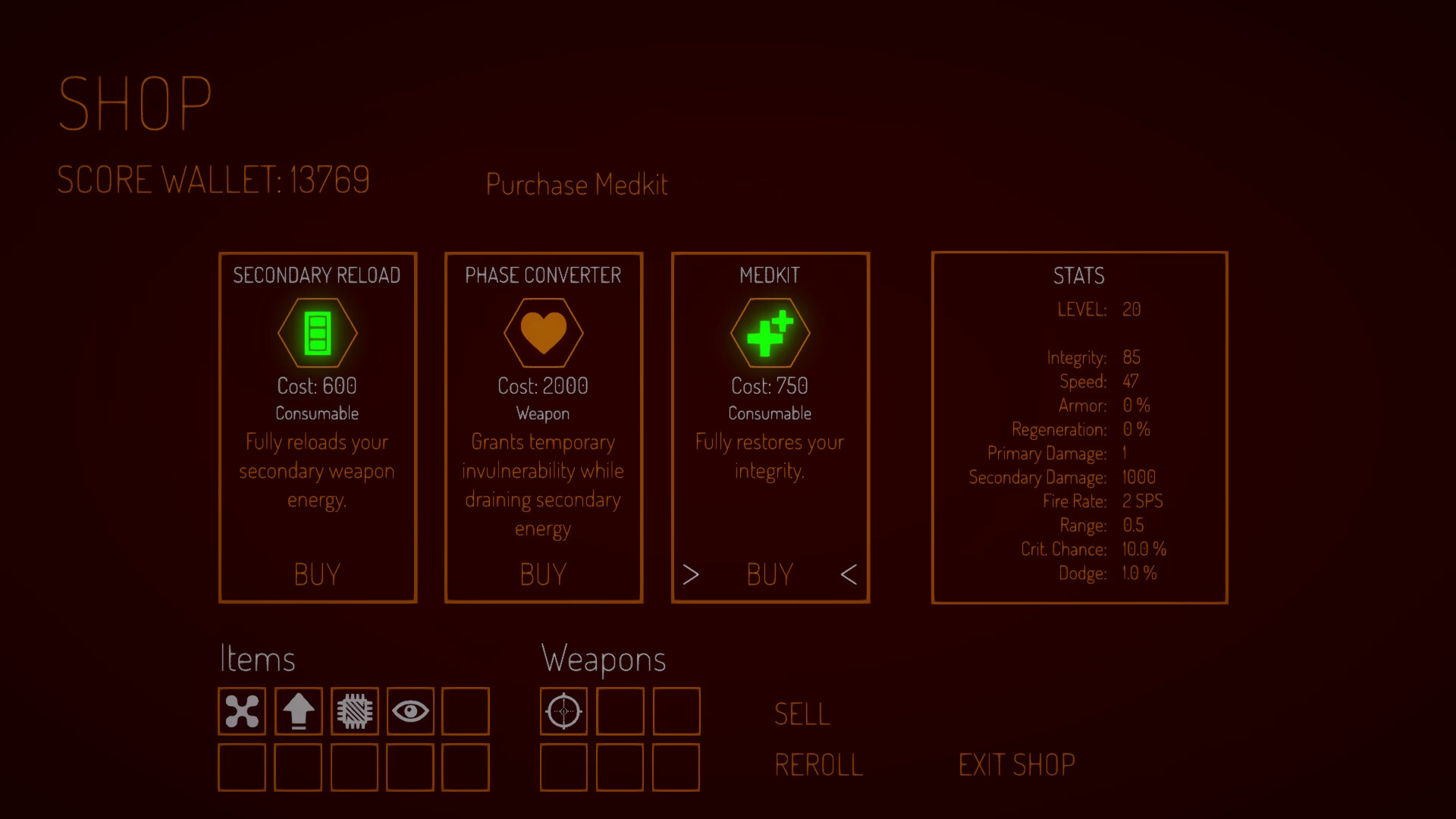Select the microchip item in inventory

coord(353,711)
